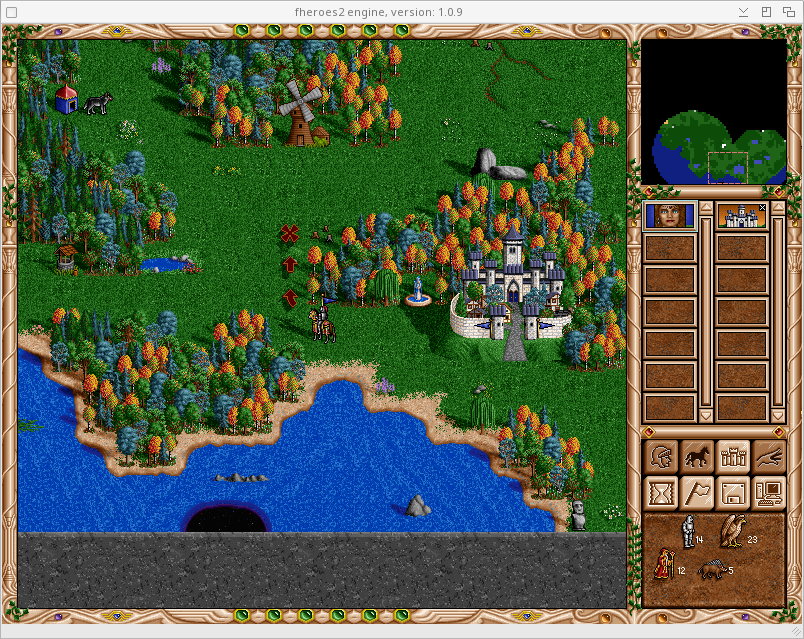Click the world minimap
Image resolution: width=804 pixels, height=639 pixels.
(x=713, y=111)
